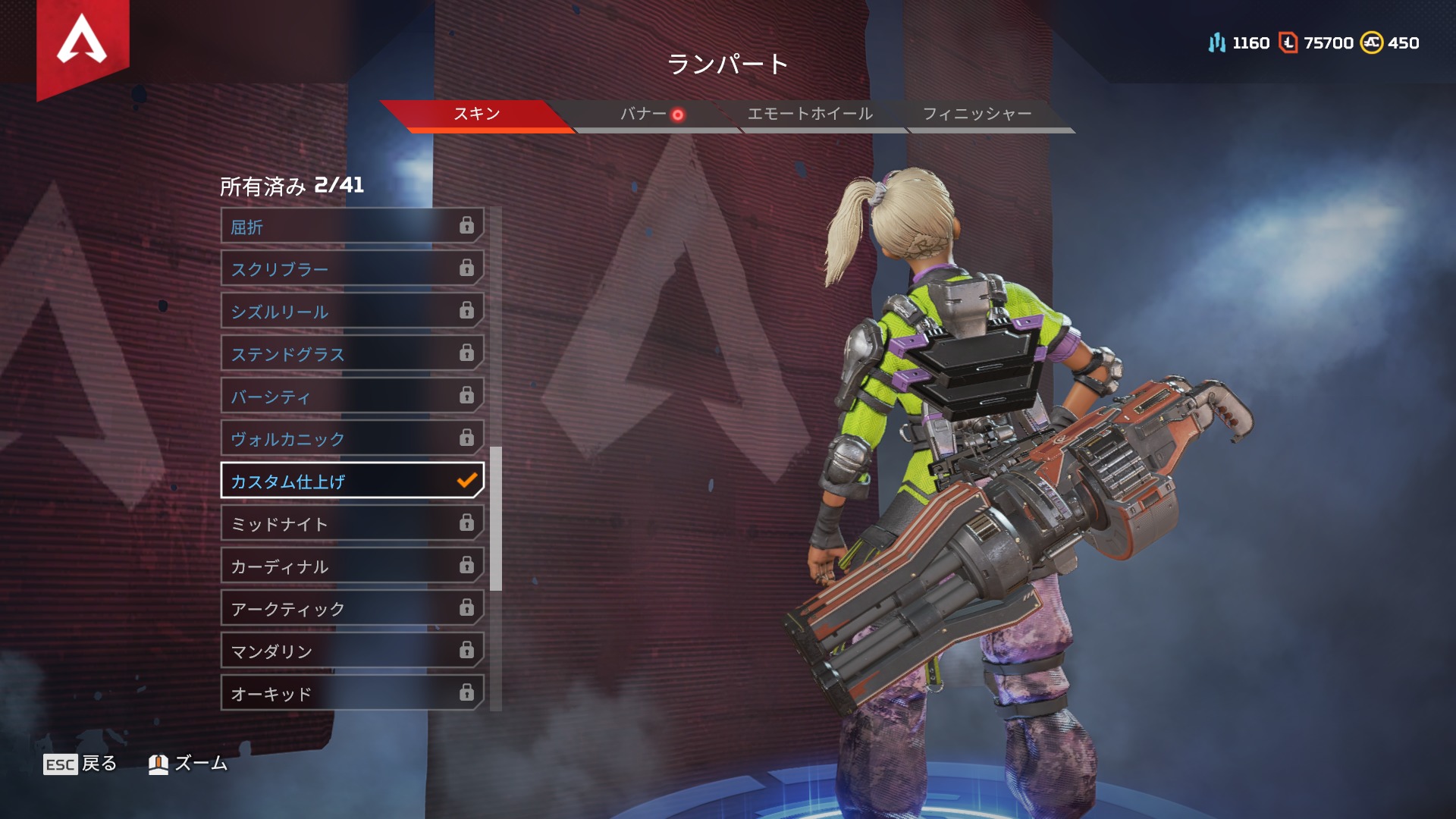Go back with the 戻る button
The image size is (1456, 819).
pos(80,764)
